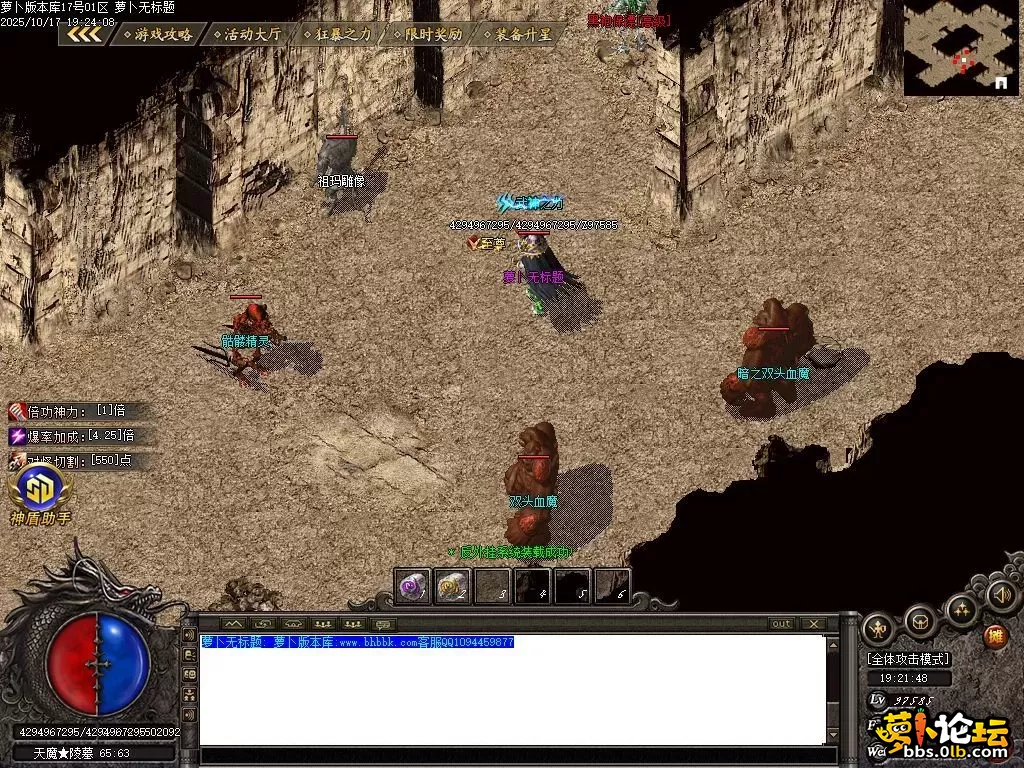Open the 装备升星 equipment upgrade menu
The image size is (1024, 768).
click(516, 34)
